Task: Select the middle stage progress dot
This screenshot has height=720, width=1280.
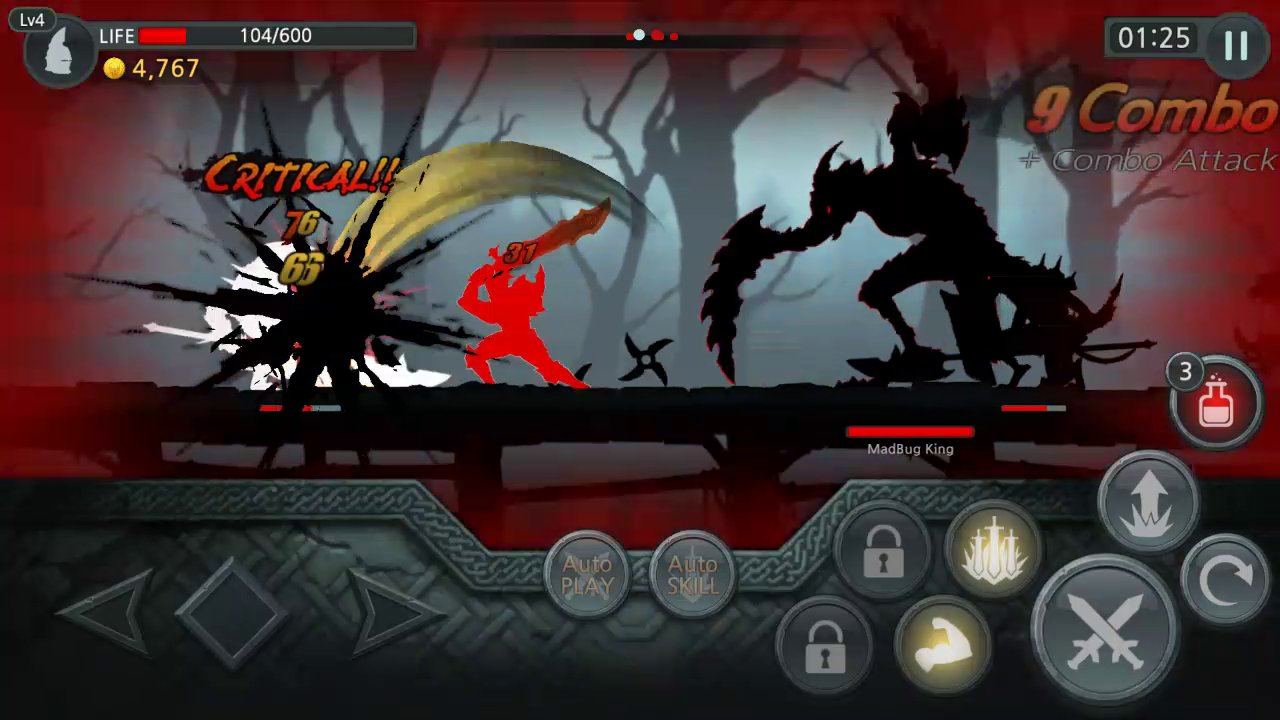Action: (656, 35)
